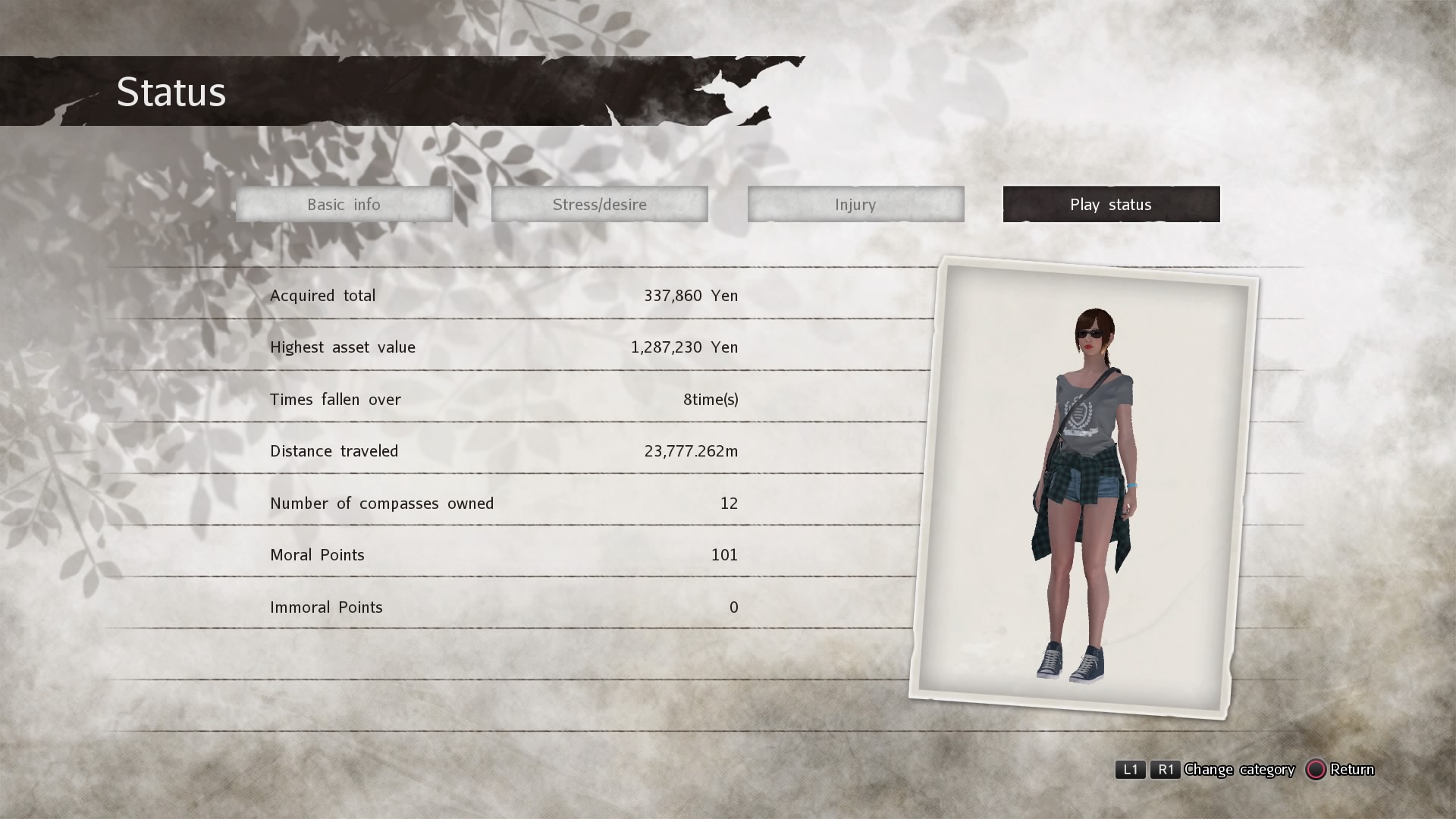This screenshot has width=1456, height=819.
Task: Select the Play status tab
Action: point(1111,204)
